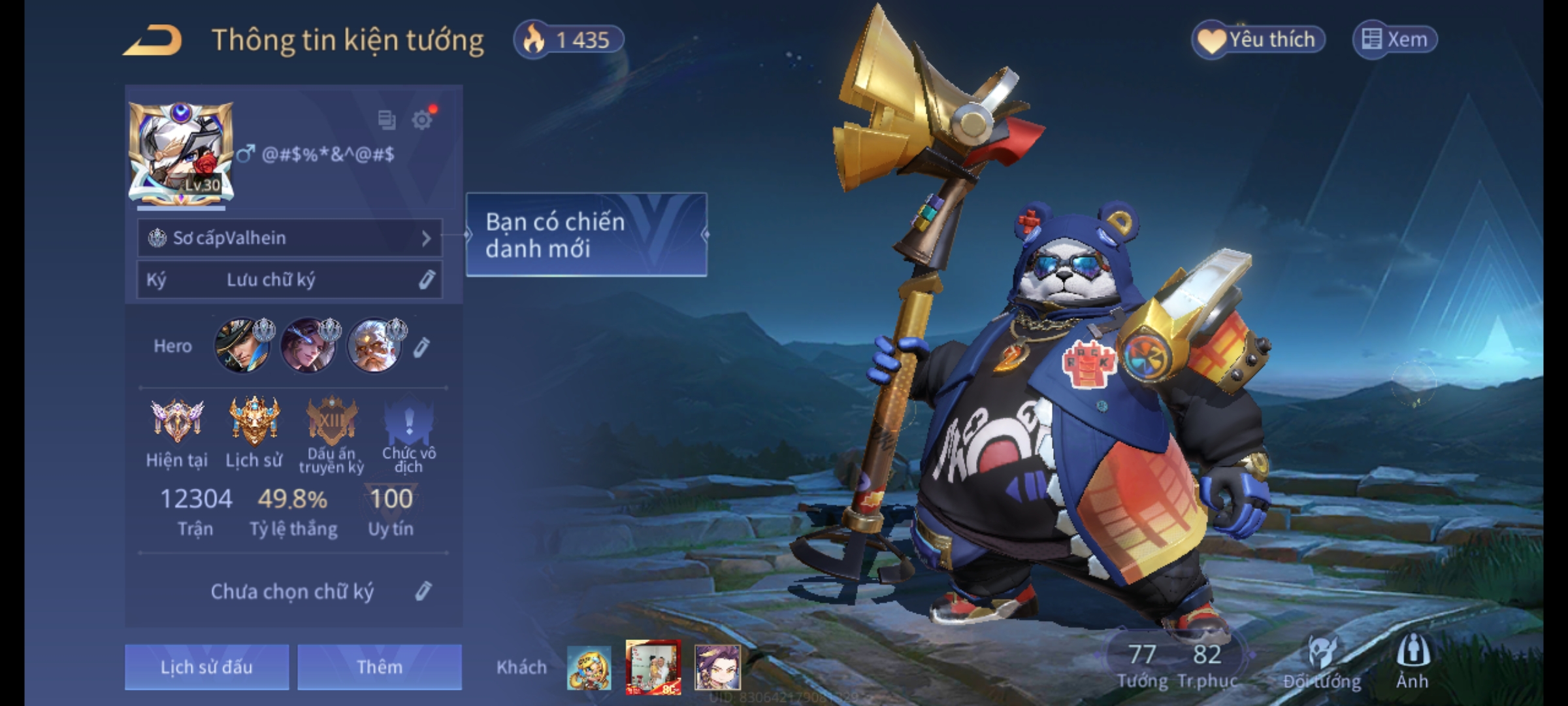Go back using the arrow button
This screenshot has height=706, width=1568.
(153, 41)
